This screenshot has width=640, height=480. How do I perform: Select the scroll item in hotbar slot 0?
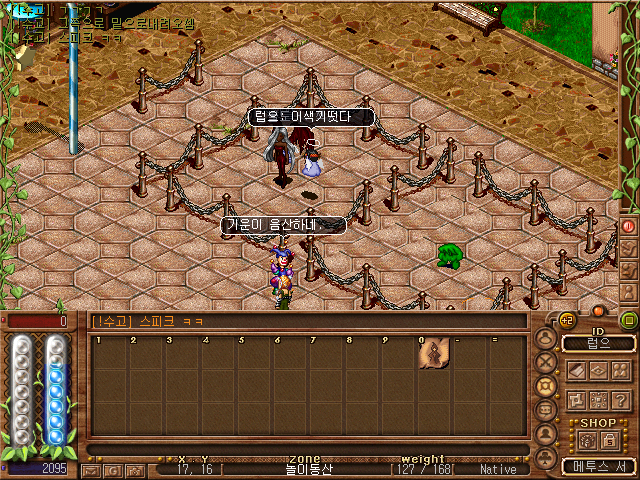click(x=434, y=355)
